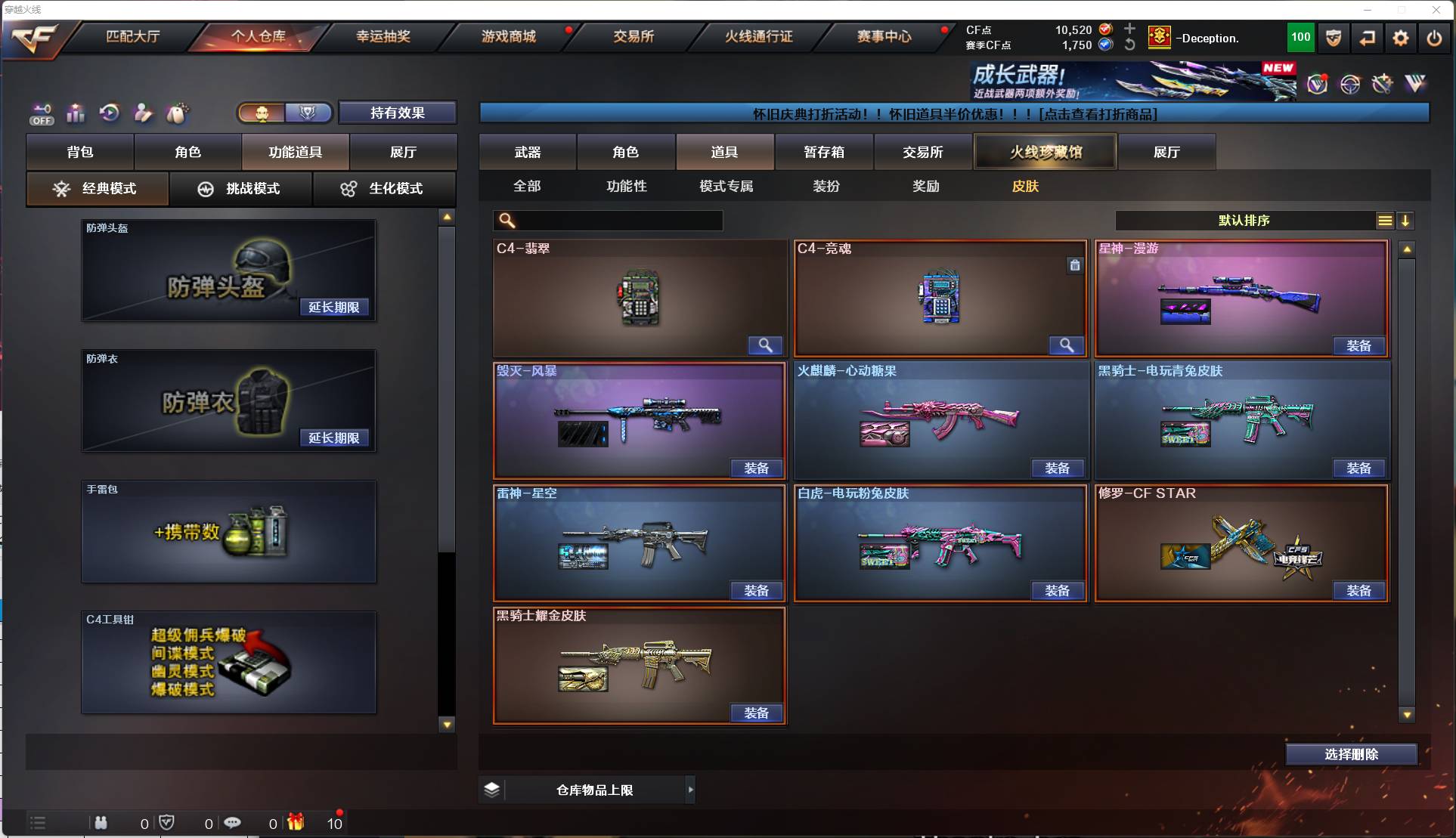Viewport: 1456px width, 838px height.
Task: Click the replay history icon
Action: (x=109, y=113)
